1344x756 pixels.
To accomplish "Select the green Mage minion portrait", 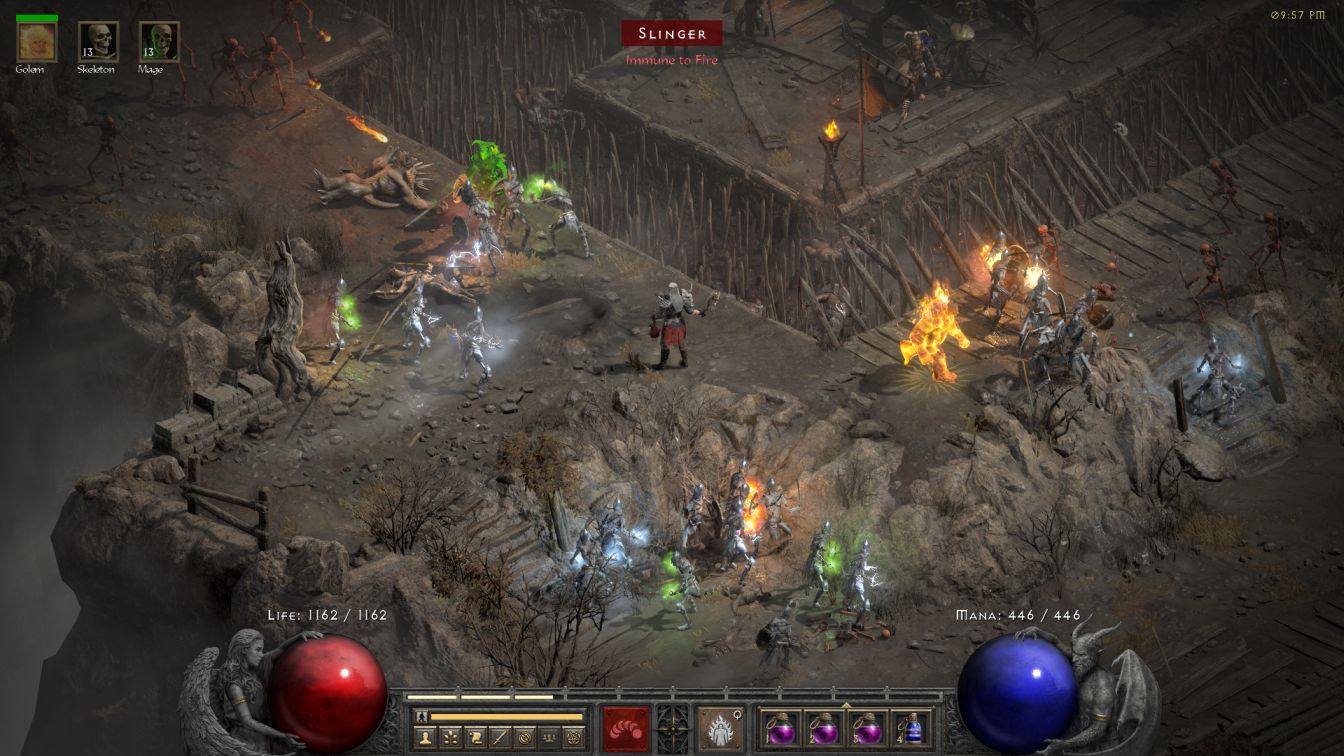I will [159, 41].
